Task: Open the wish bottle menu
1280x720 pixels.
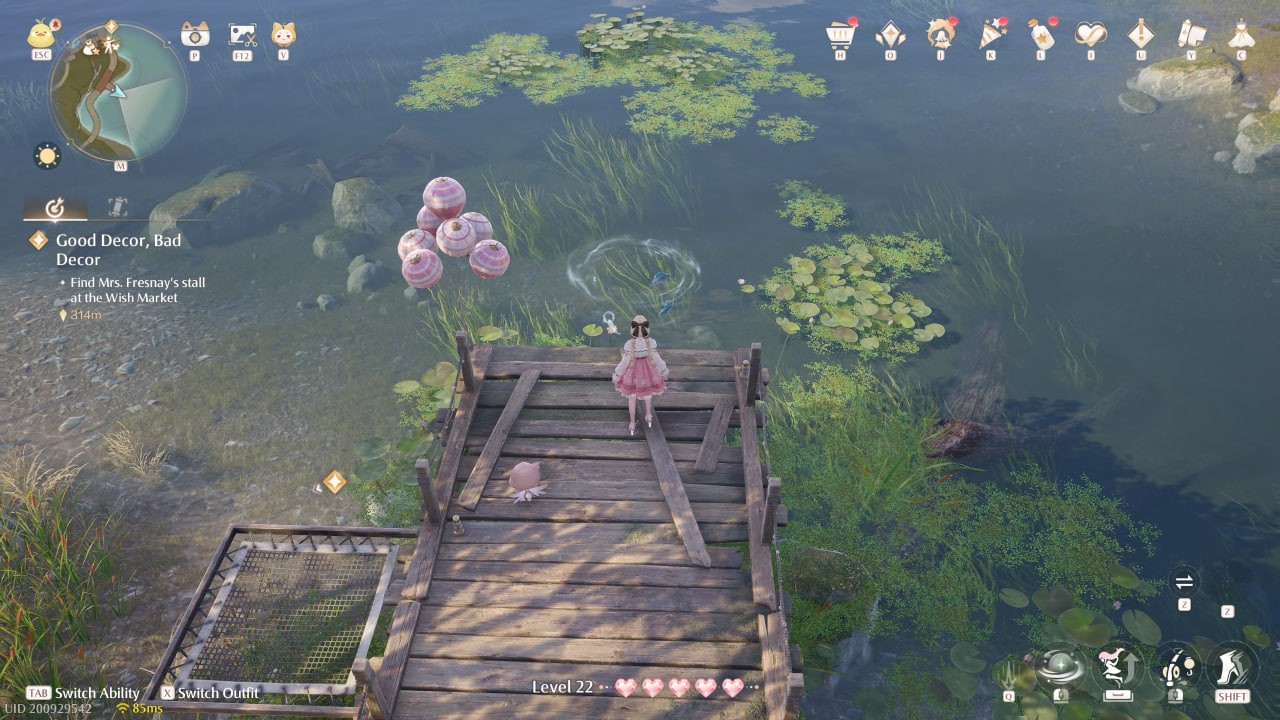Action: tap(1043, 35)
